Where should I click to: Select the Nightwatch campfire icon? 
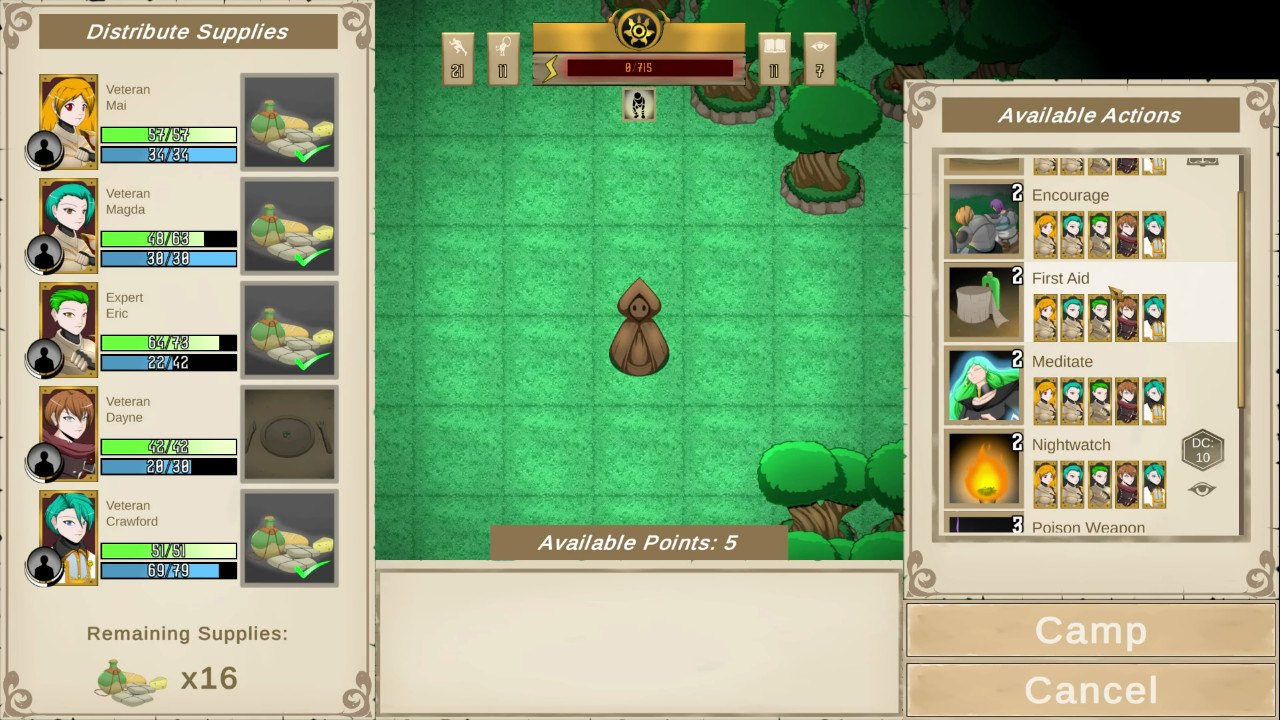(x=982, y=468)
